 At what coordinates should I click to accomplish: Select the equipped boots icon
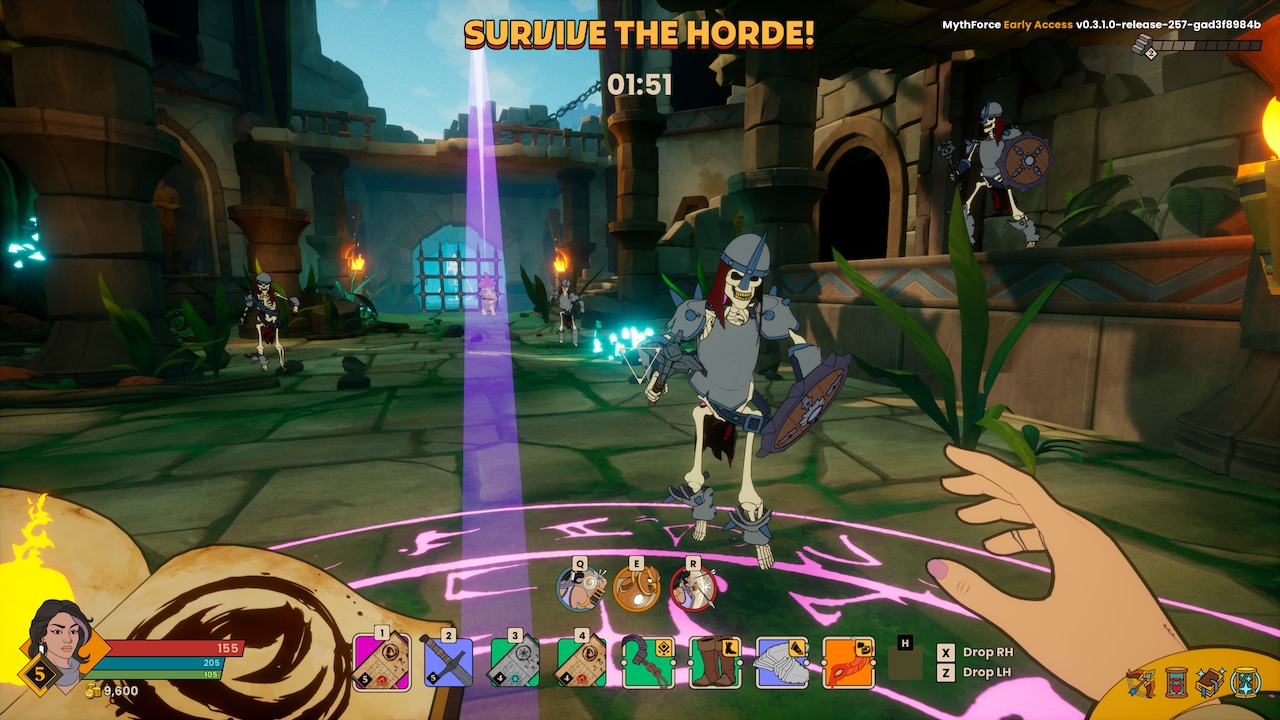coord(714,660)
